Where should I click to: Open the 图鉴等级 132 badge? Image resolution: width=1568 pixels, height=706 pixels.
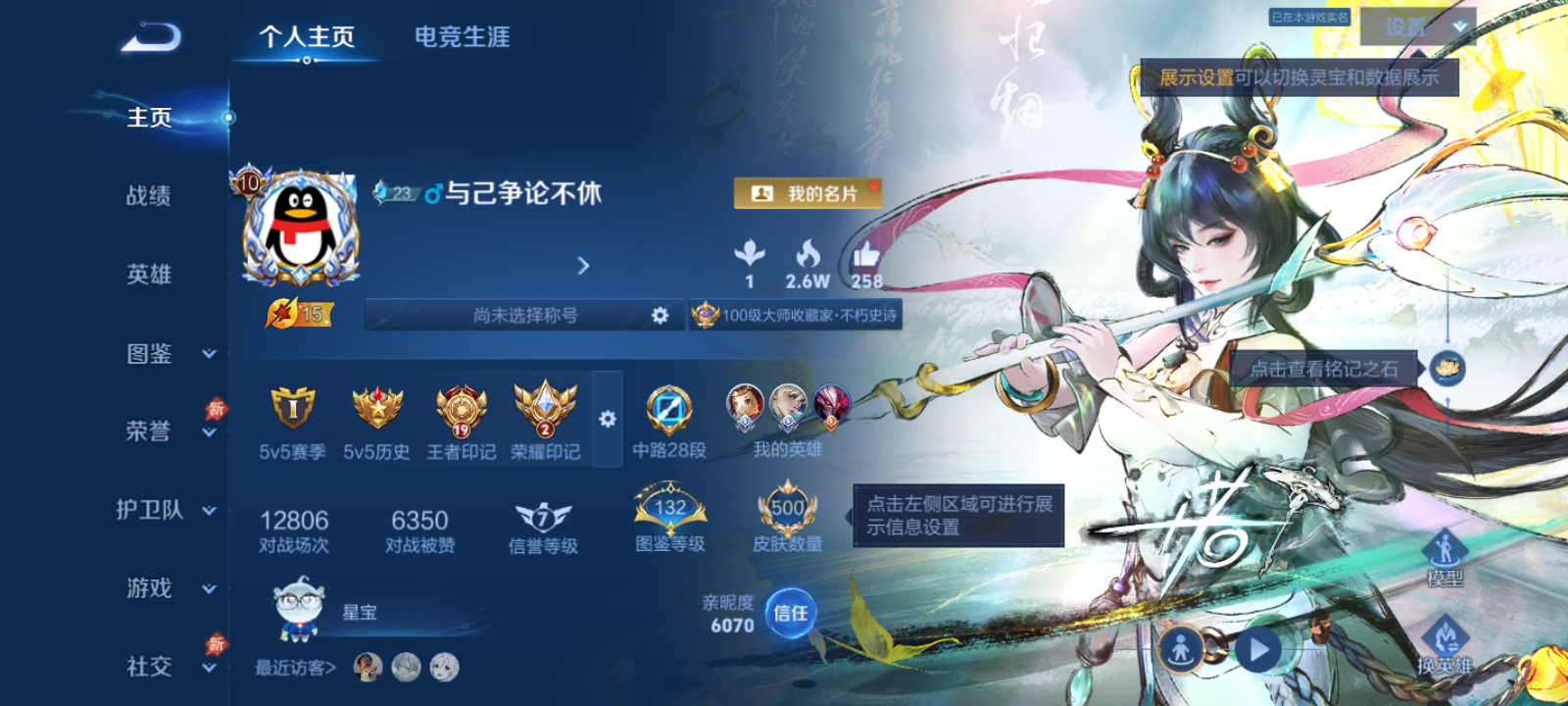[667, 510]
